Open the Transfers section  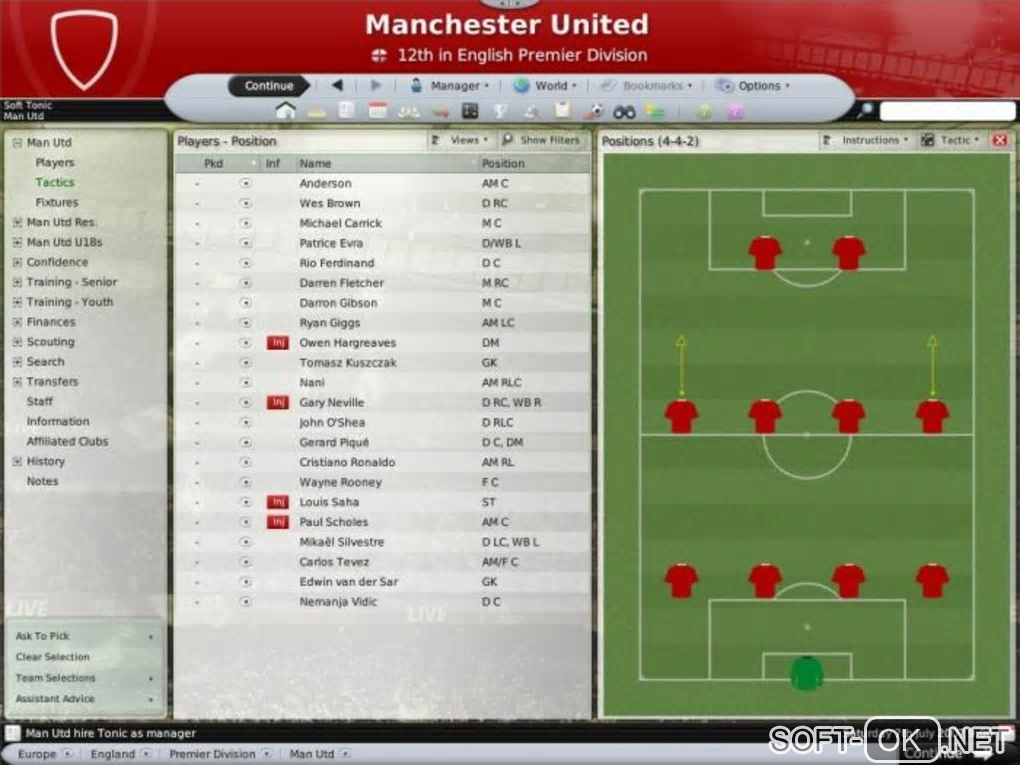click(x=52, y=382)
